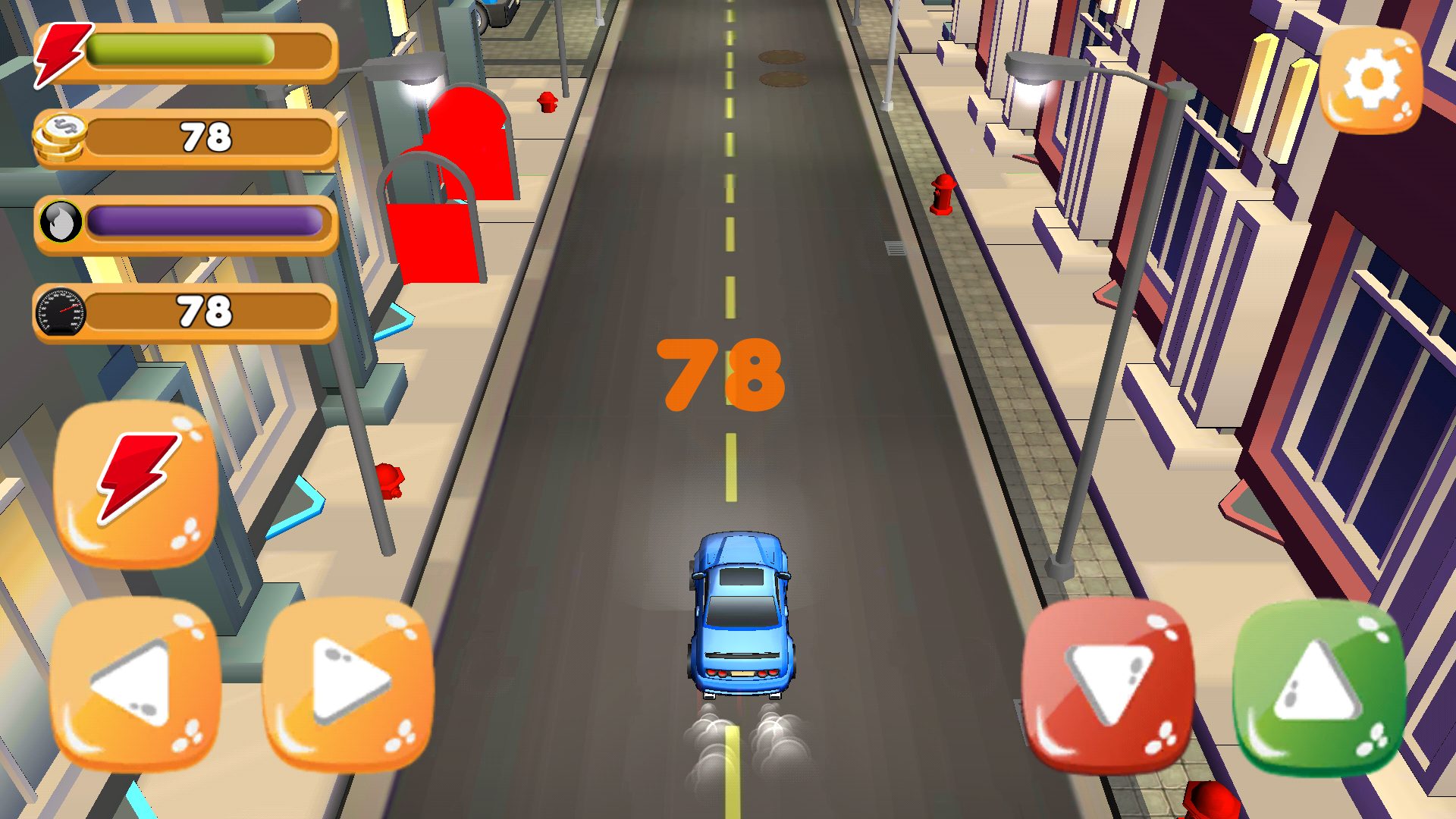Click the speed value 78 panel
Screen dimensions: 1456x819
205,309
